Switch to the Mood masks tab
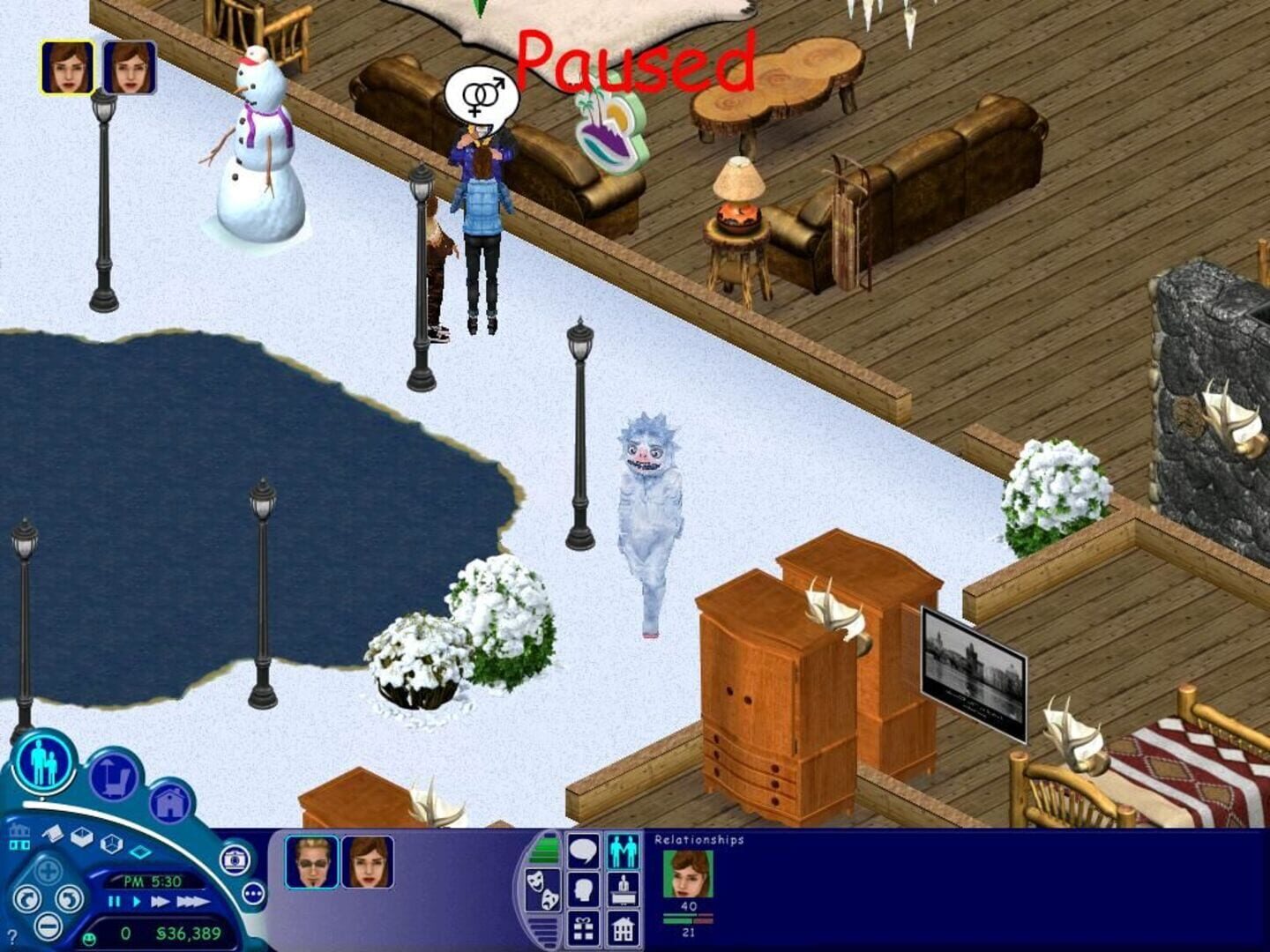This screenshot has height=952, width=1270. (x=543, y=889)
